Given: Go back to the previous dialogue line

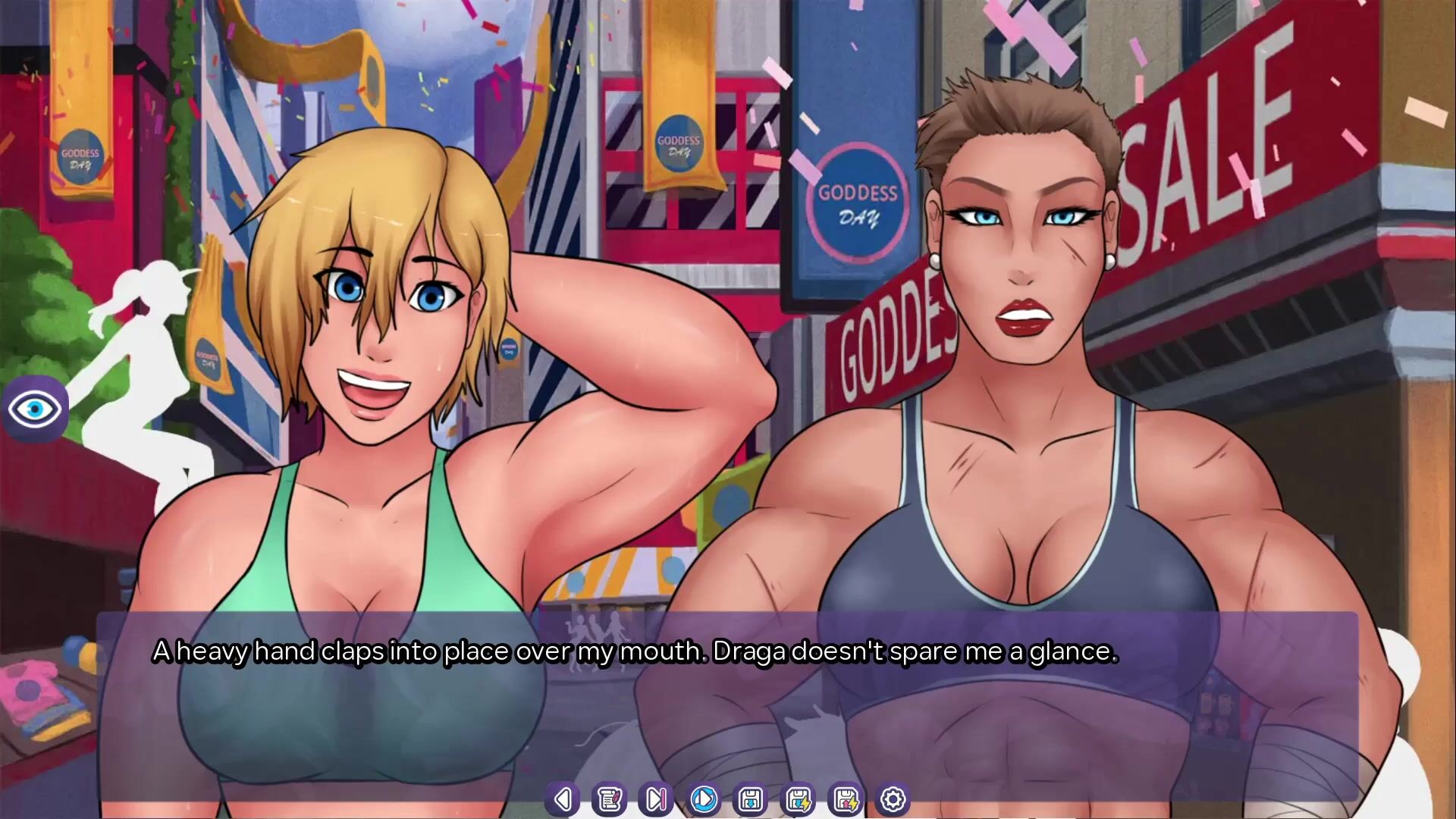Looking at the screenshot, I should [x=562, y=799].
